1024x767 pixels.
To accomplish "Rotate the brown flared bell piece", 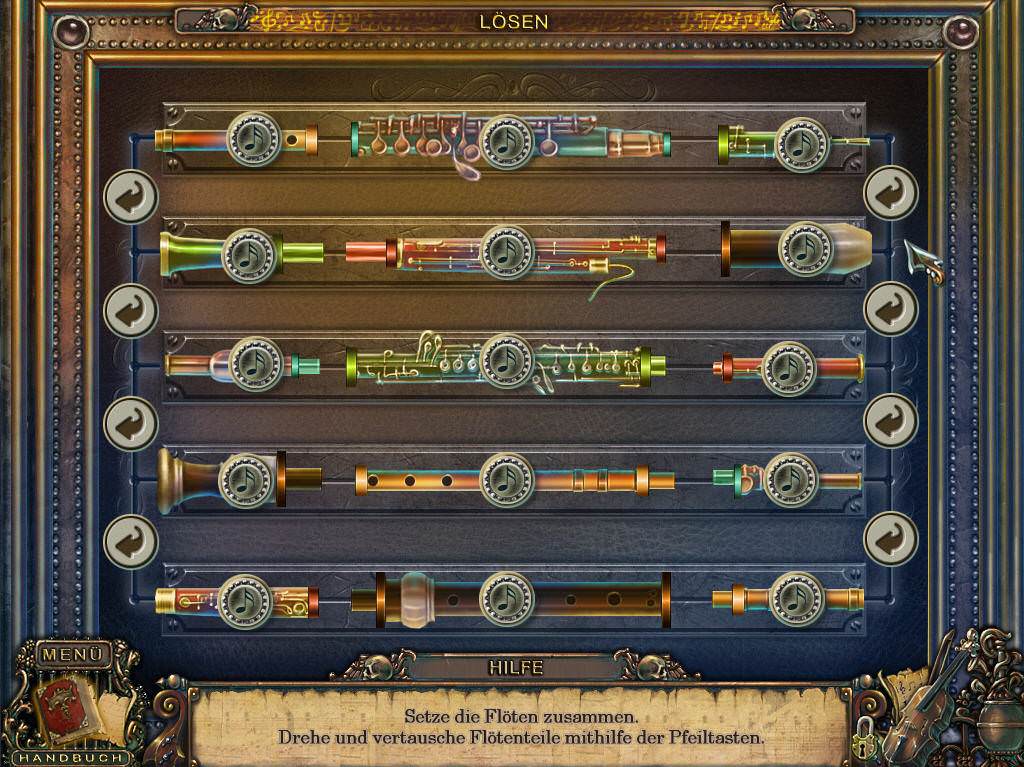I will (x=246, y=480).
